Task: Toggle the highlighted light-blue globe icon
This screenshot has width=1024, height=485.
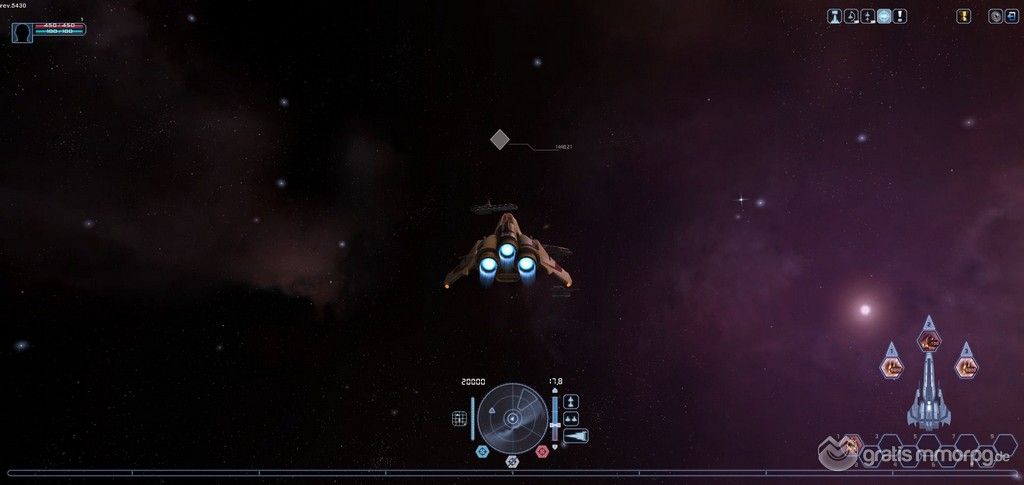Action: 884,16
